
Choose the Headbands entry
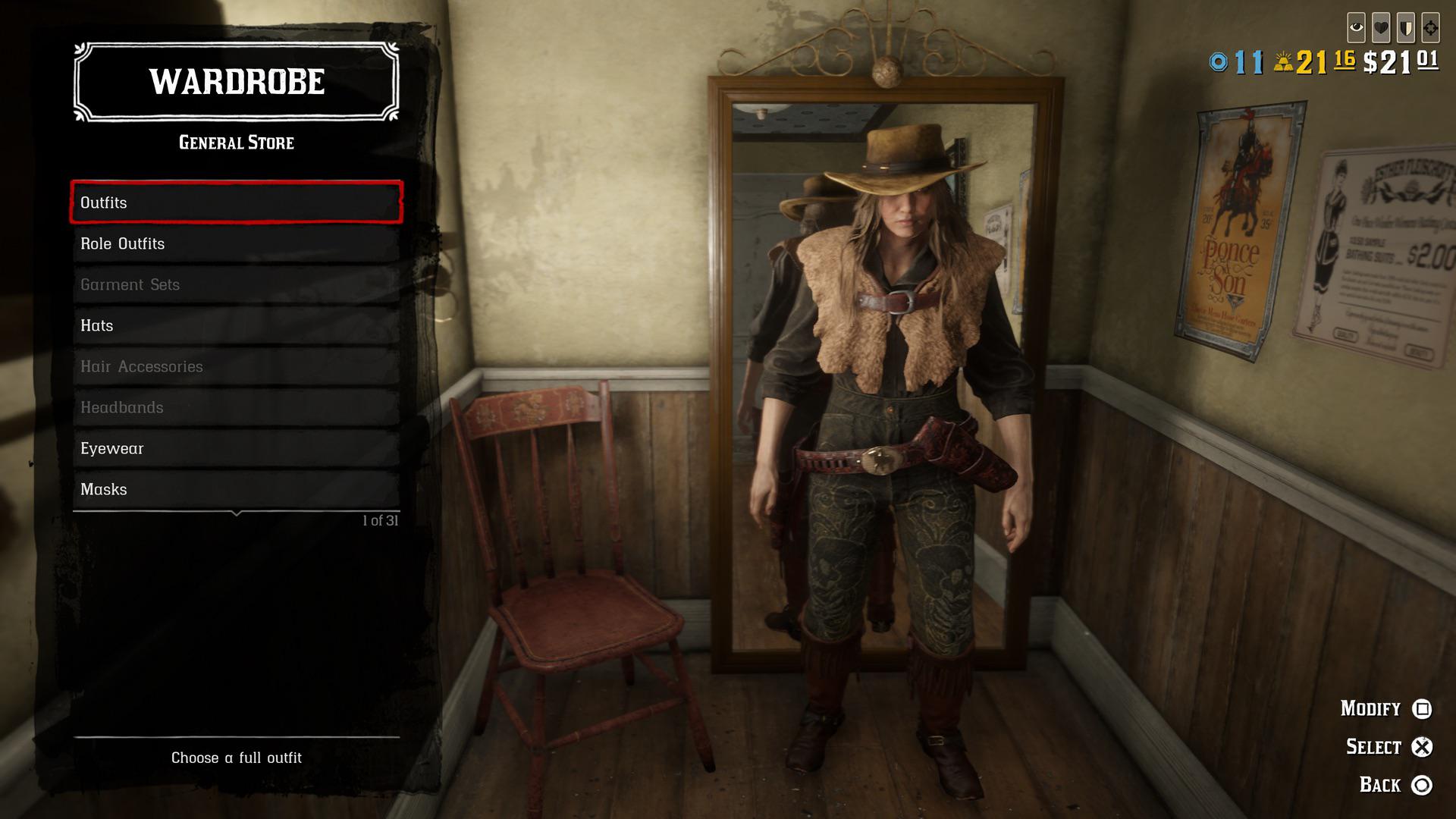[x=236, y=407]
